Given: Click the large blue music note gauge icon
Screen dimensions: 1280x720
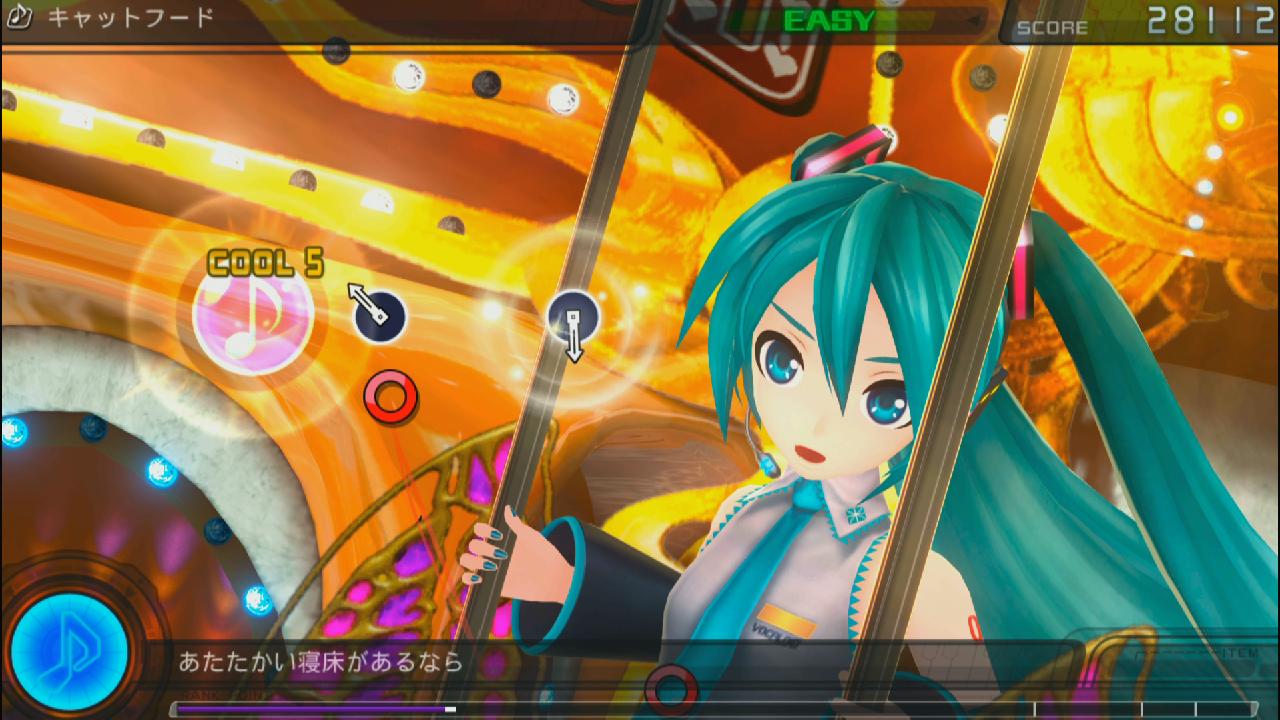Looking at the screenshot, I should (70, 651).
